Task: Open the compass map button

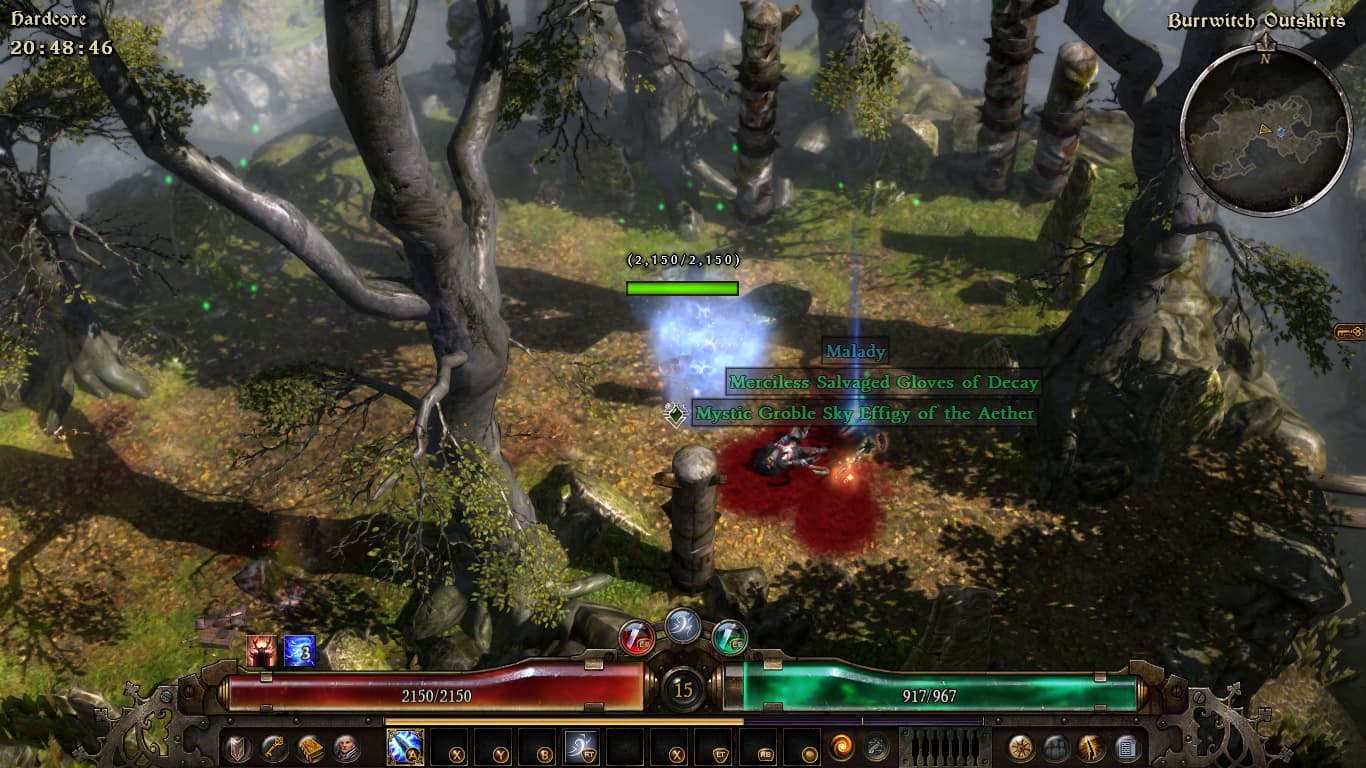Action: click(1021, 747)
